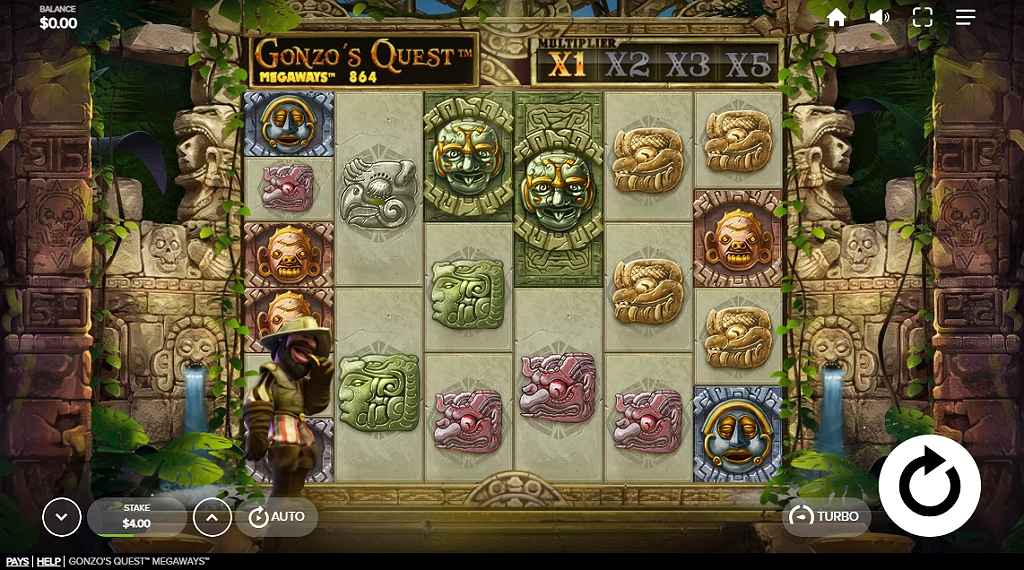Open the HELP page

tap(48, 562)
